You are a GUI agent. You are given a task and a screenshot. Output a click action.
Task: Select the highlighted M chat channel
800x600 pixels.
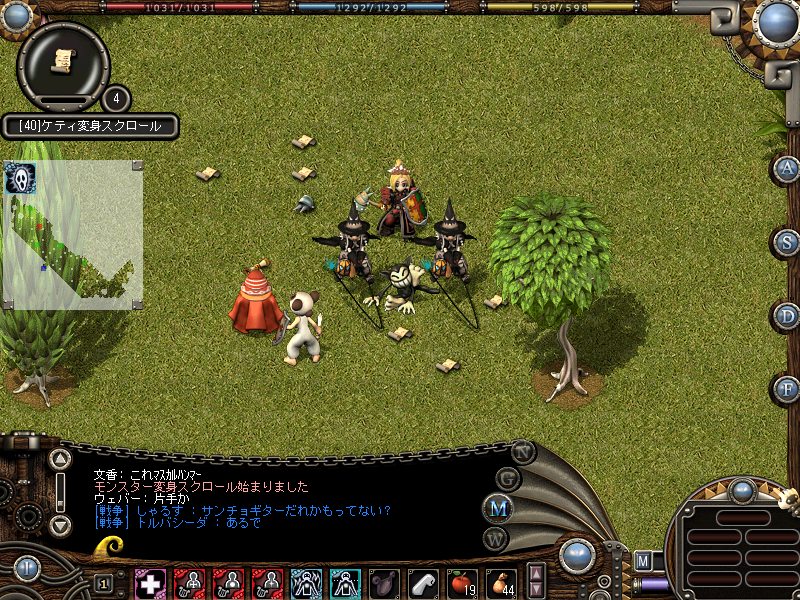click(497, 508)
